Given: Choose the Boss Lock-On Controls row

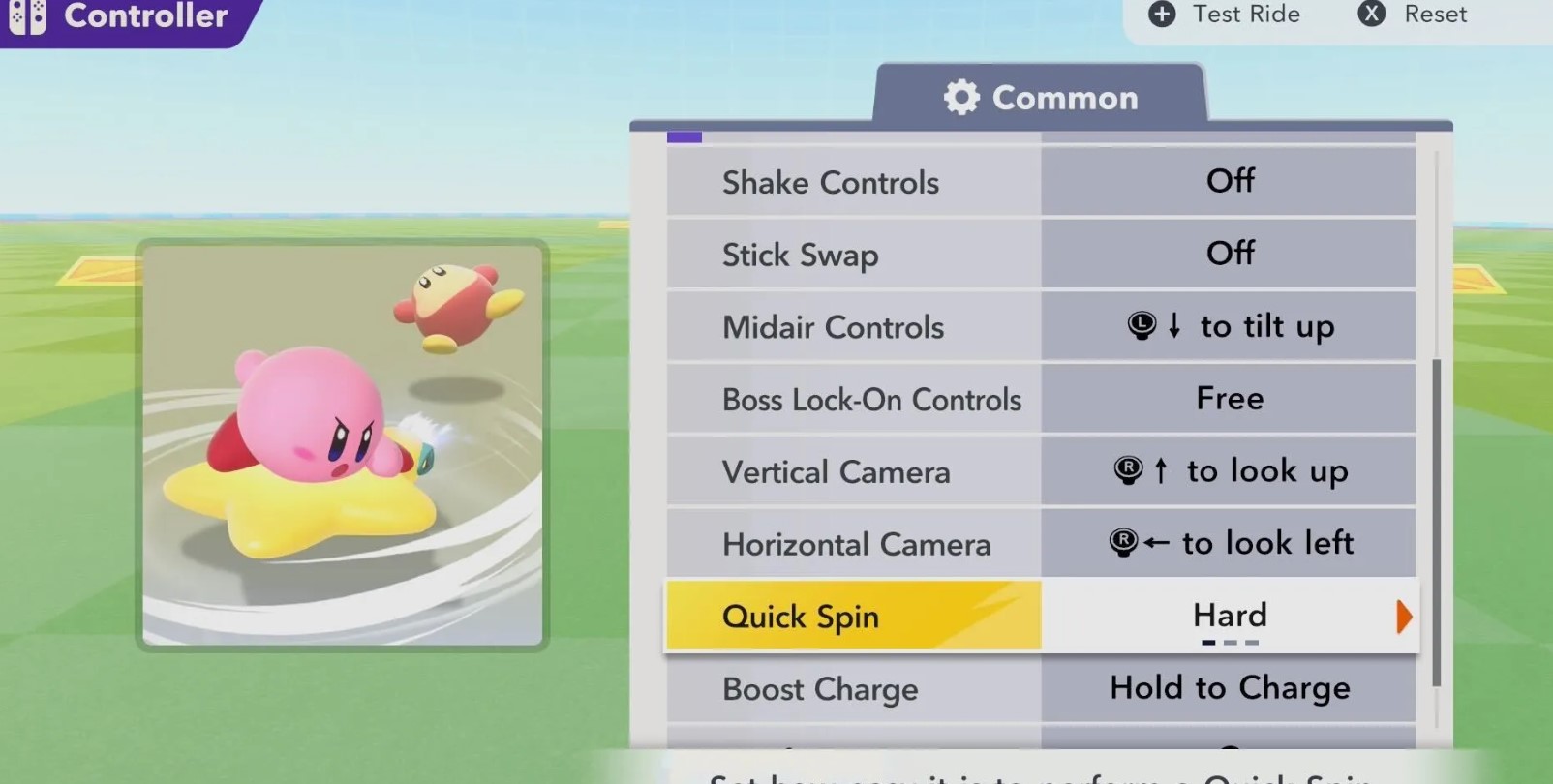Looking at the screenshot, I should point(853,399).
